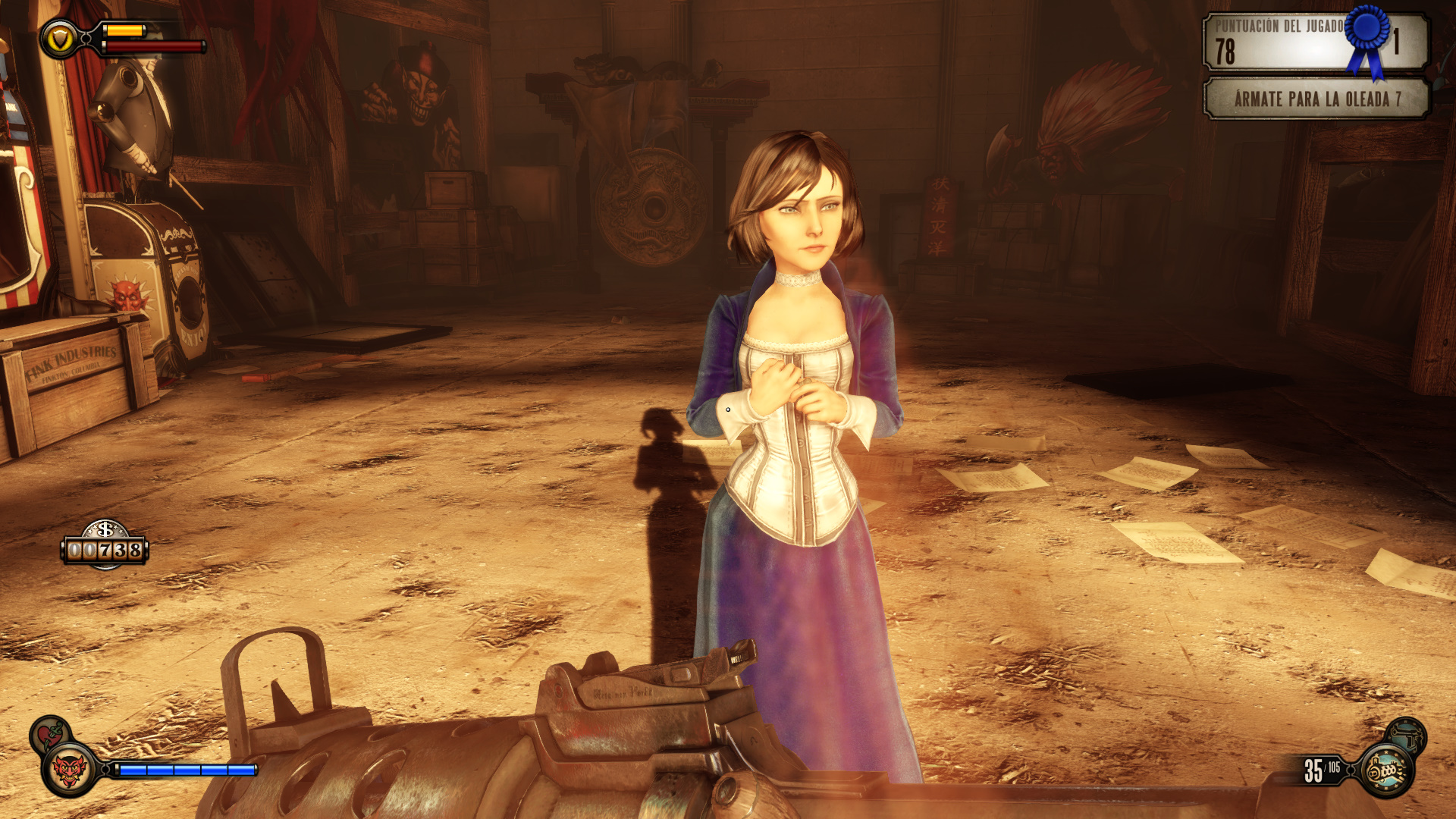This screenshot has width=1456, height=819.
Task: Select the red devil face vigor icon
Action: [69, 770]
